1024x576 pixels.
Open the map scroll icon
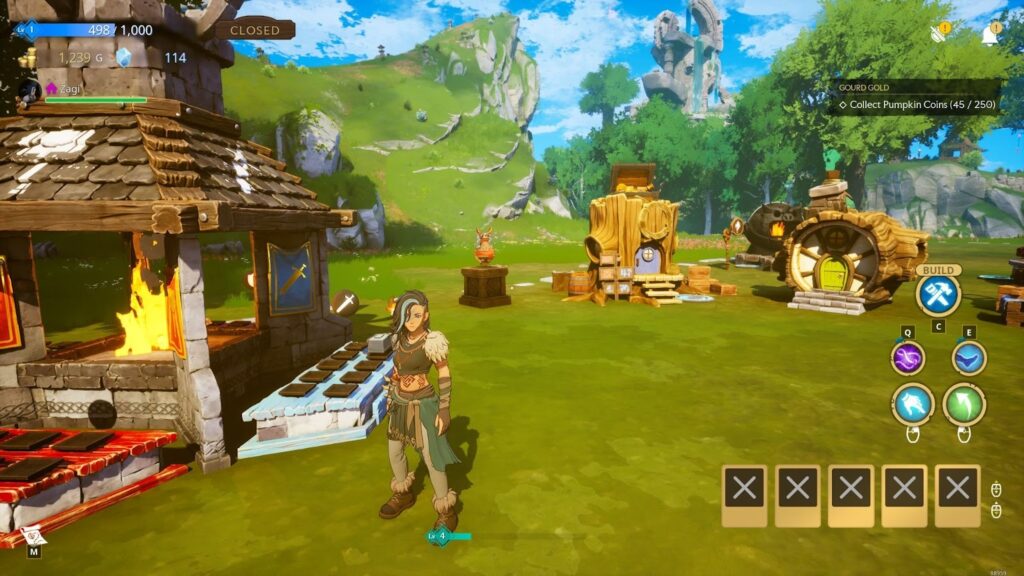(32, 534)
